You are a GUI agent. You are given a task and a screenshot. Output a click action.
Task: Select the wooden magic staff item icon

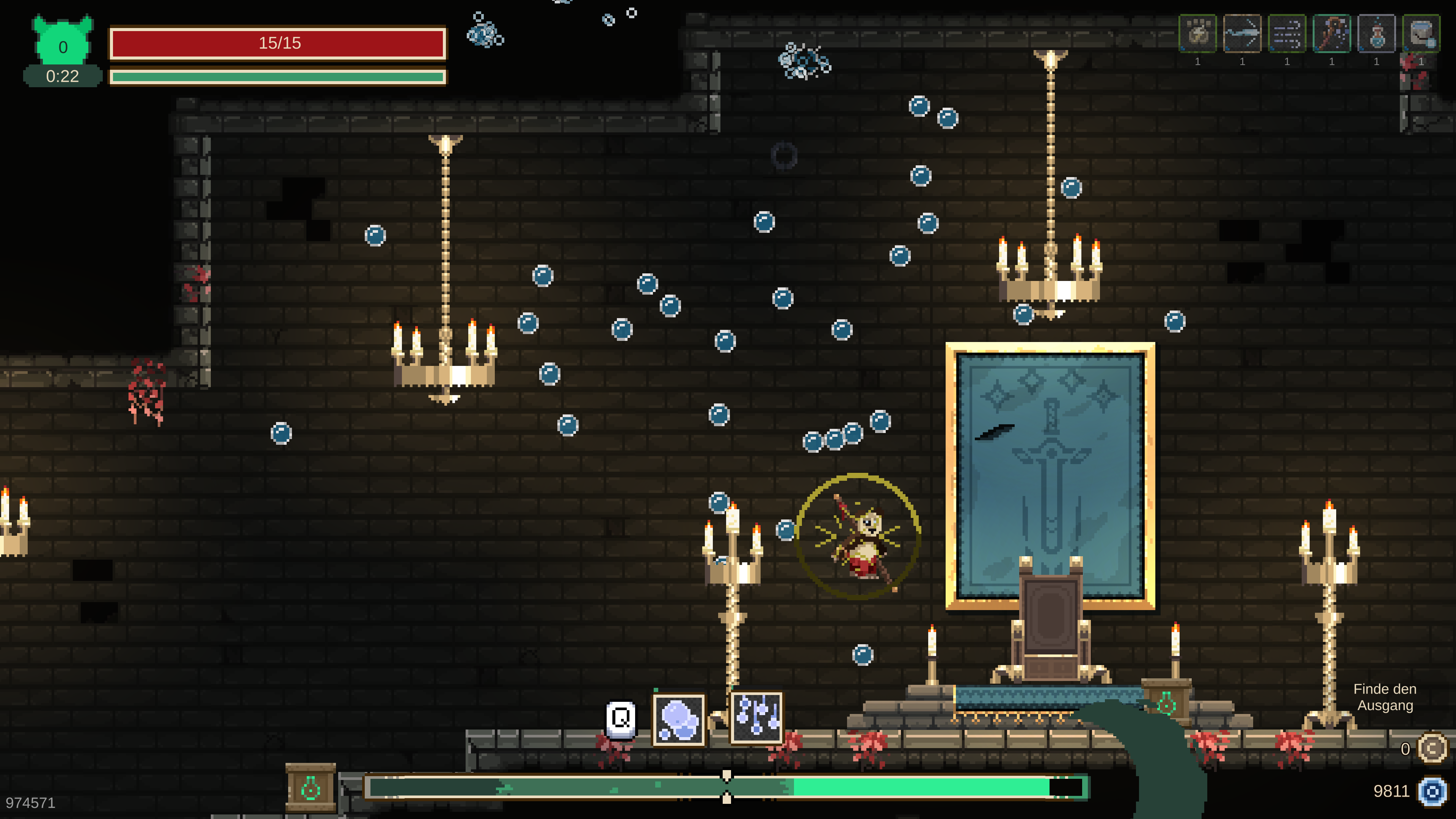(1332, 33)
